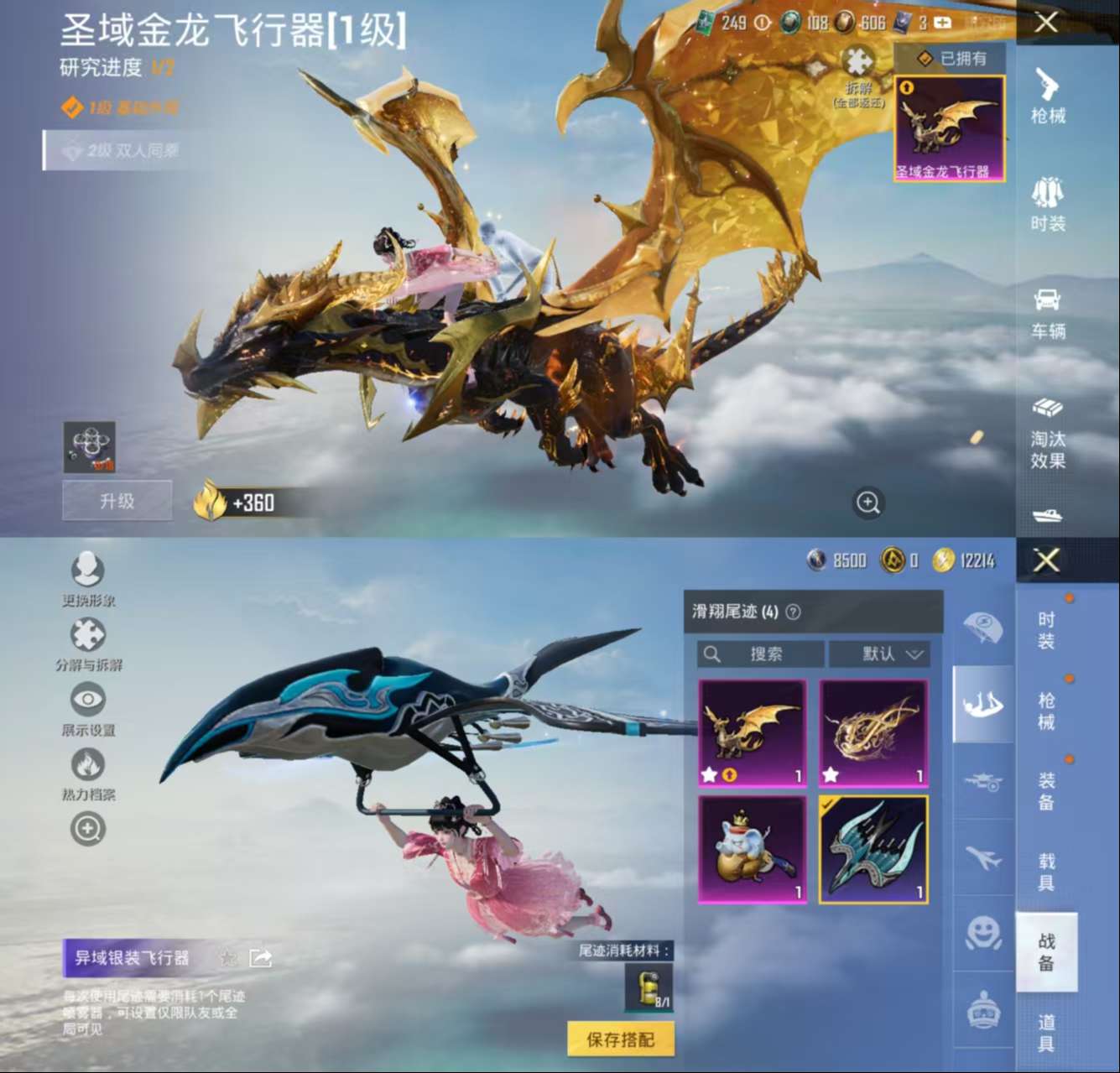Switch to the 车辆 vehicles category
1120x1073 pixels.
1047,311
